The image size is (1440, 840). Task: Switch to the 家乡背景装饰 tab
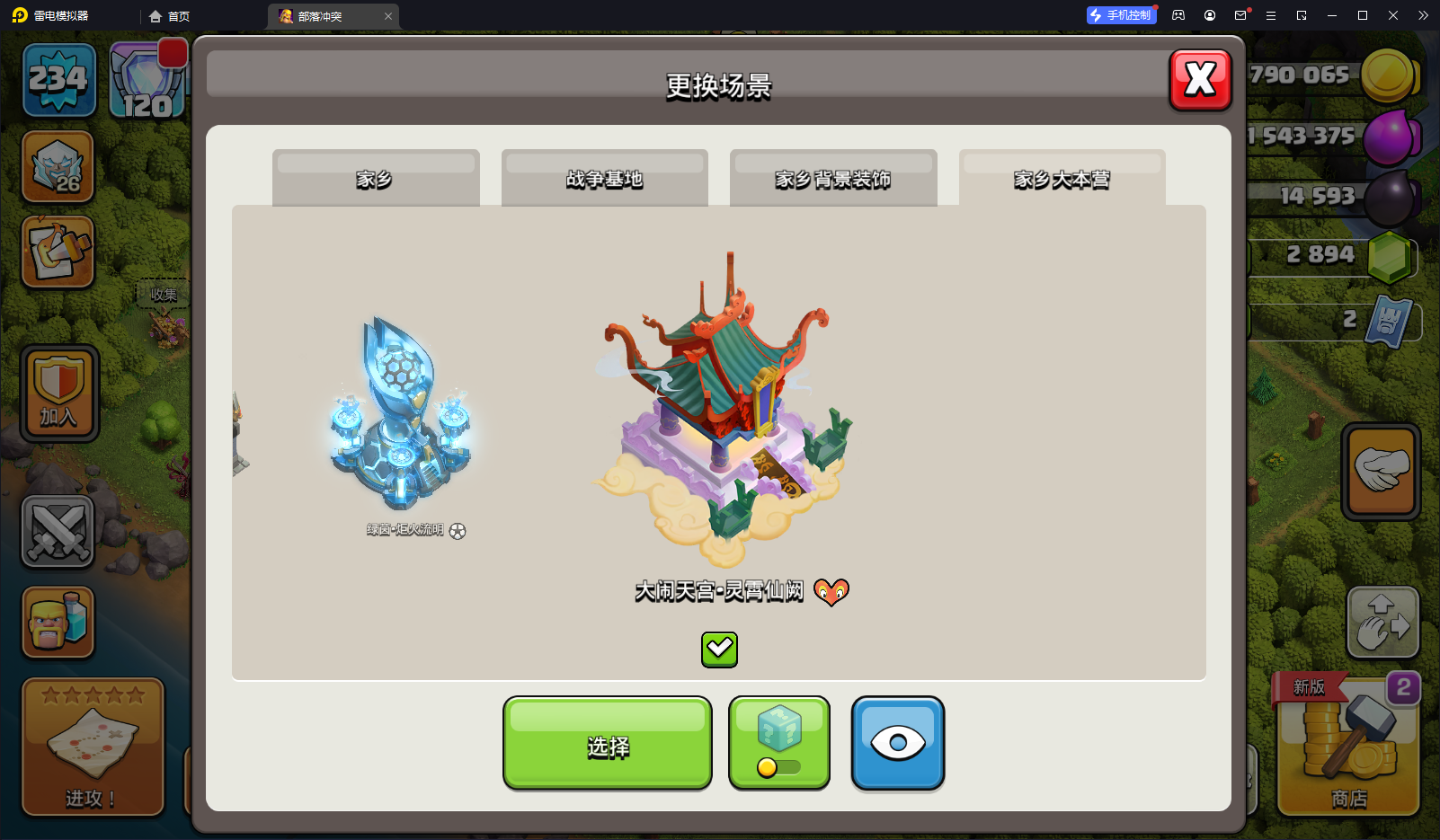(832, 178)
